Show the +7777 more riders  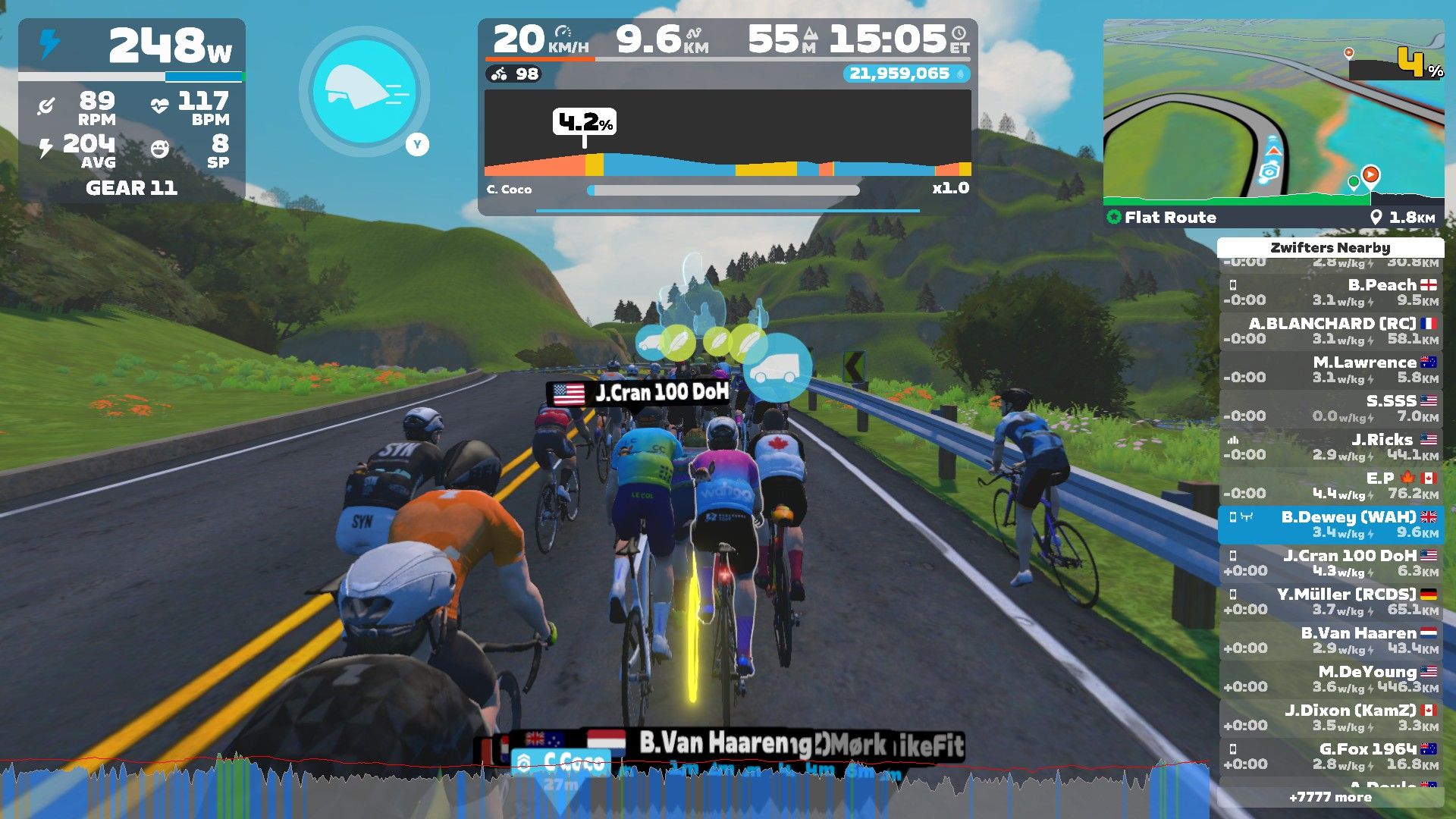click(1330, 797)
